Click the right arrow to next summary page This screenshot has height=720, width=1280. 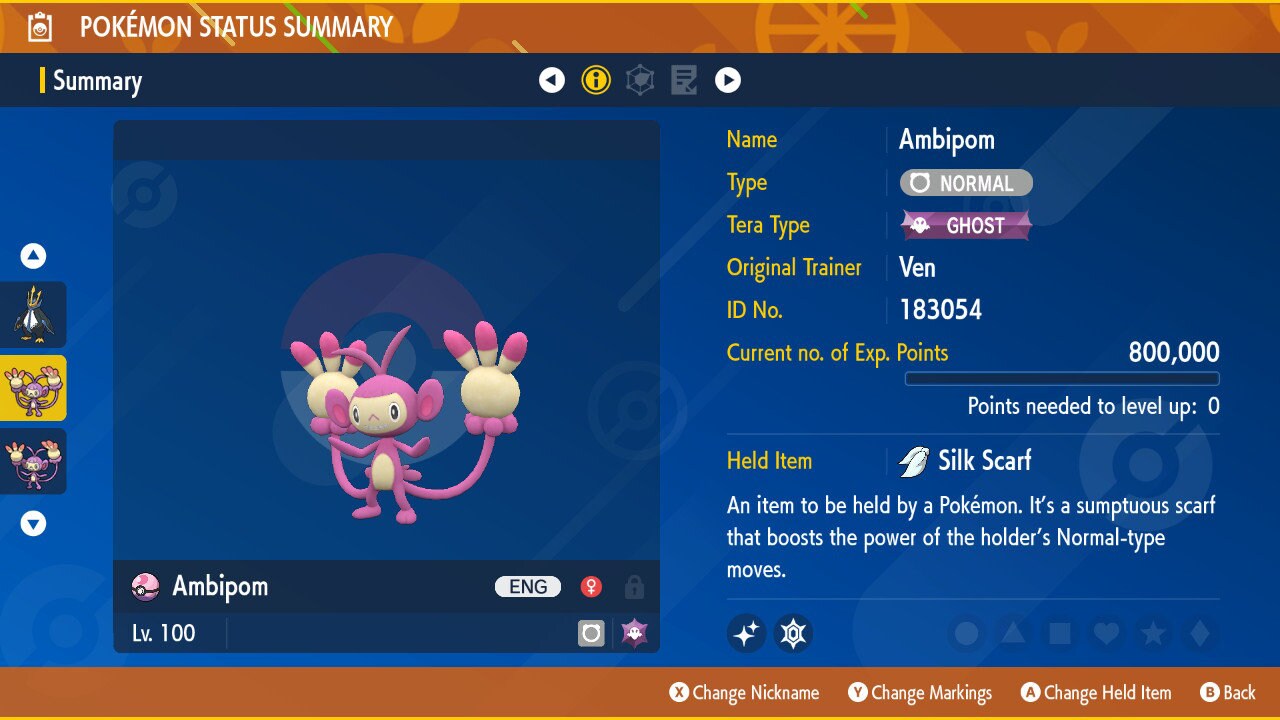(728, 80)
